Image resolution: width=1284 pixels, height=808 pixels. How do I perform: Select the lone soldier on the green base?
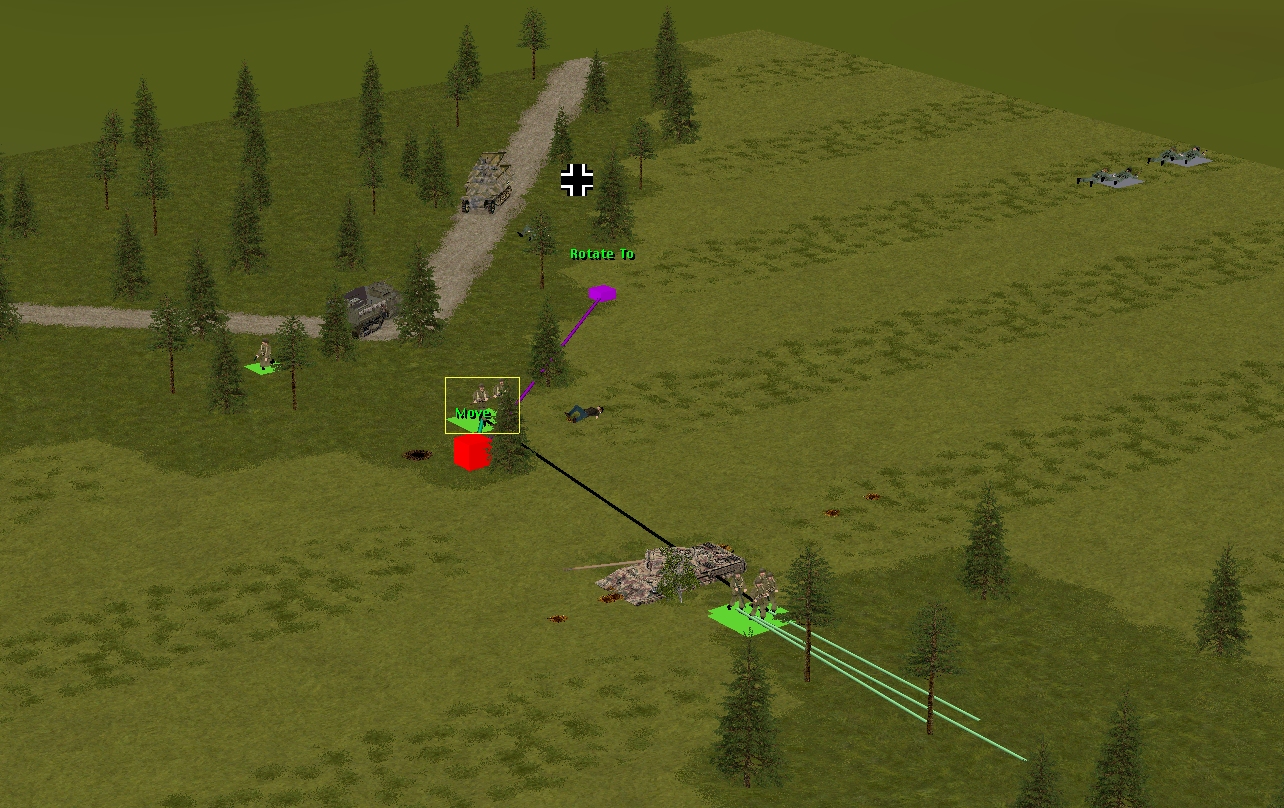coord(263,358)
